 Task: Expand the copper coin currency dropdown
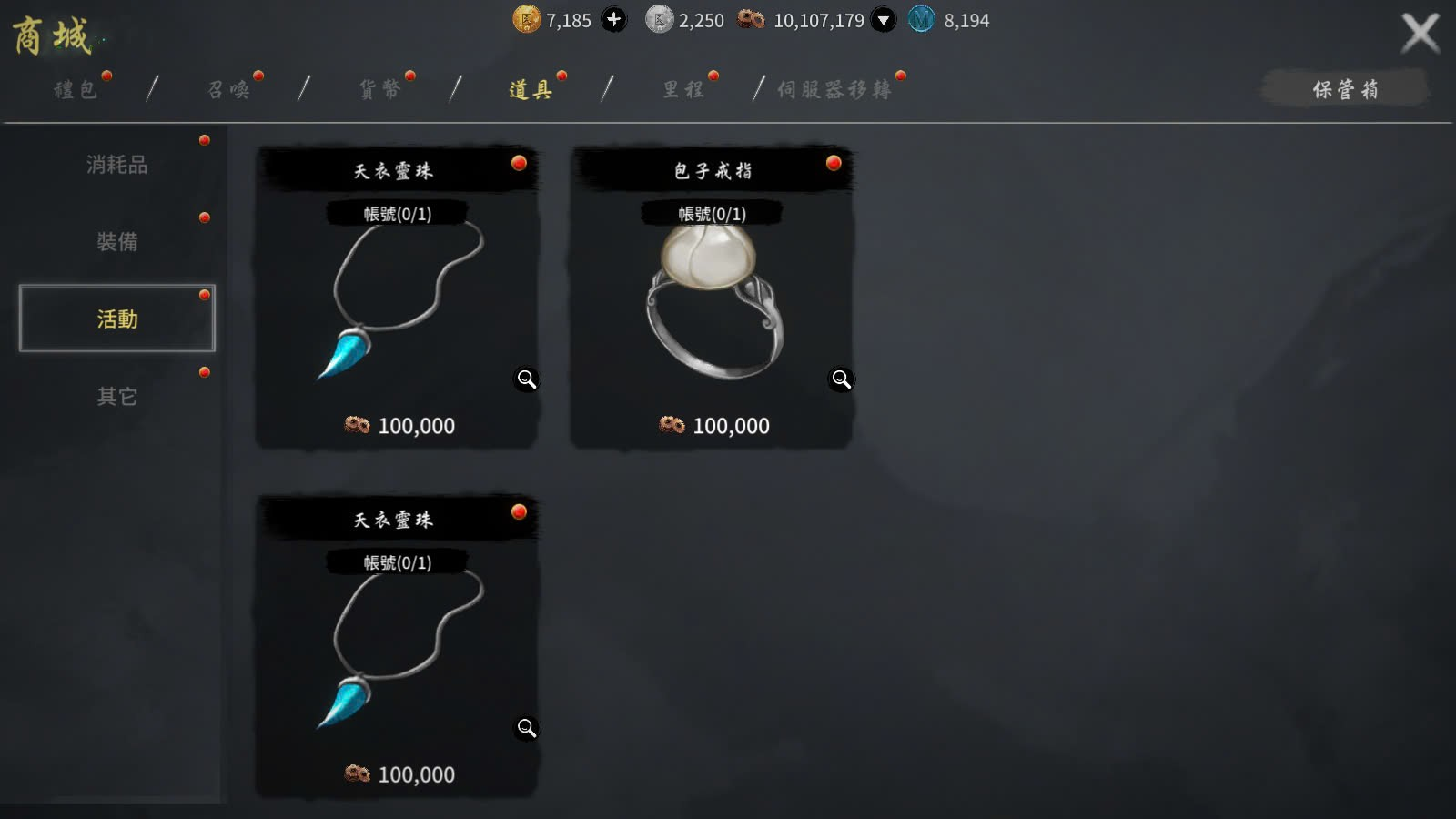click(x=883, y=19)
